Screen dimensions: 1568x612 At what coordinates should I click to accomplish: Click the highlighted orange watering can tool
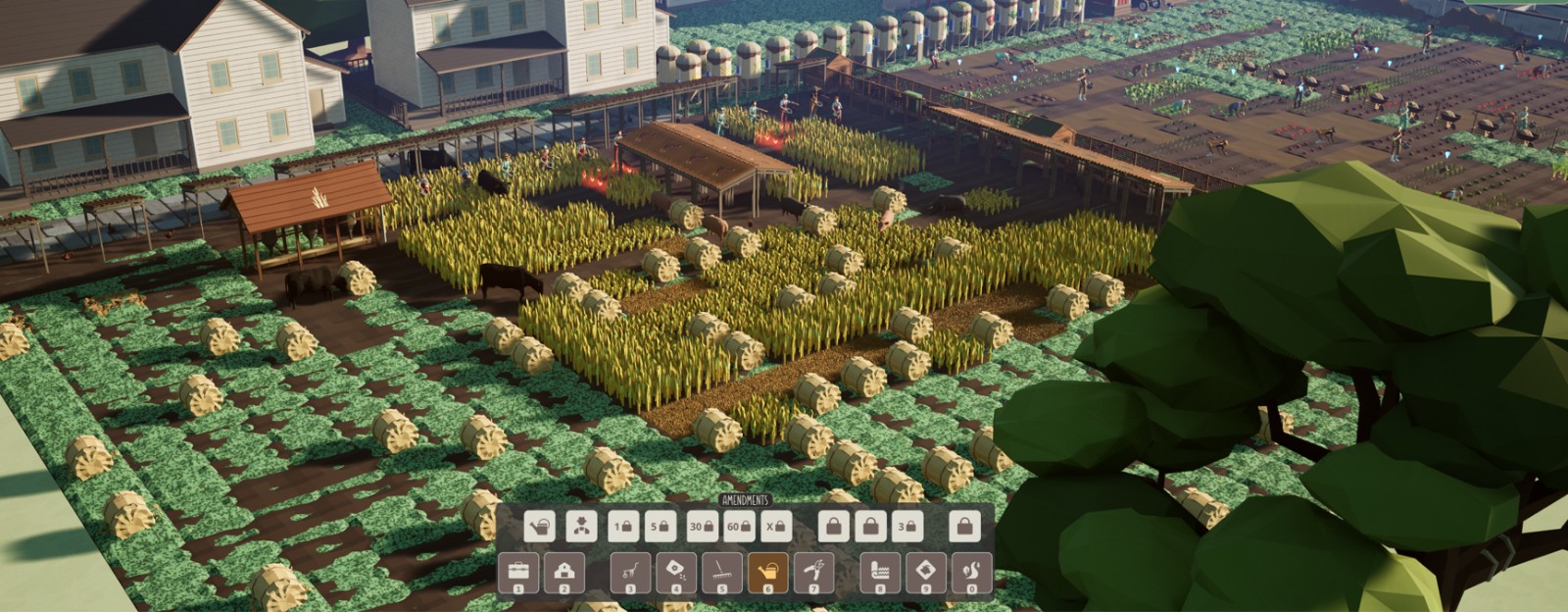pyautogui.click(x=768, y=573)
